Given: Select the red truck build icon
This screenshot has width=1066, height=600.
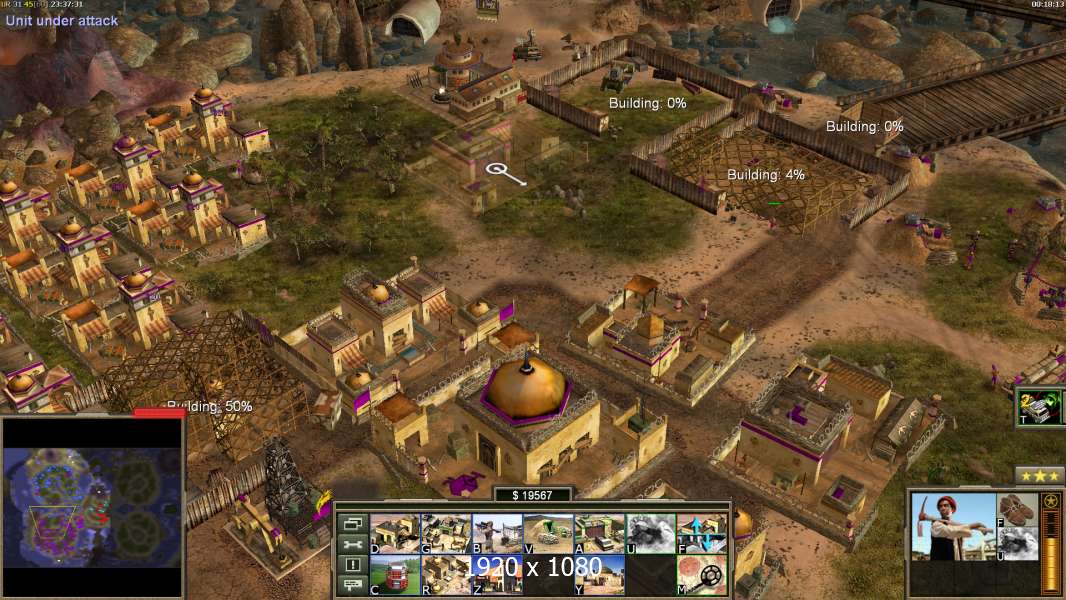Looking at the screenshot, I should [x=395, y=575].
